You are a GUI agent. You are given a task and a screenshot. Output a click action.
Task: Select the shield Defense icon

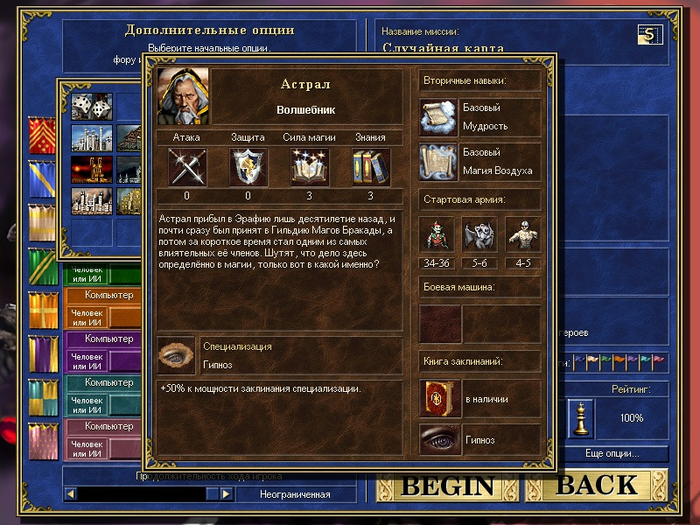pos(247,165)
